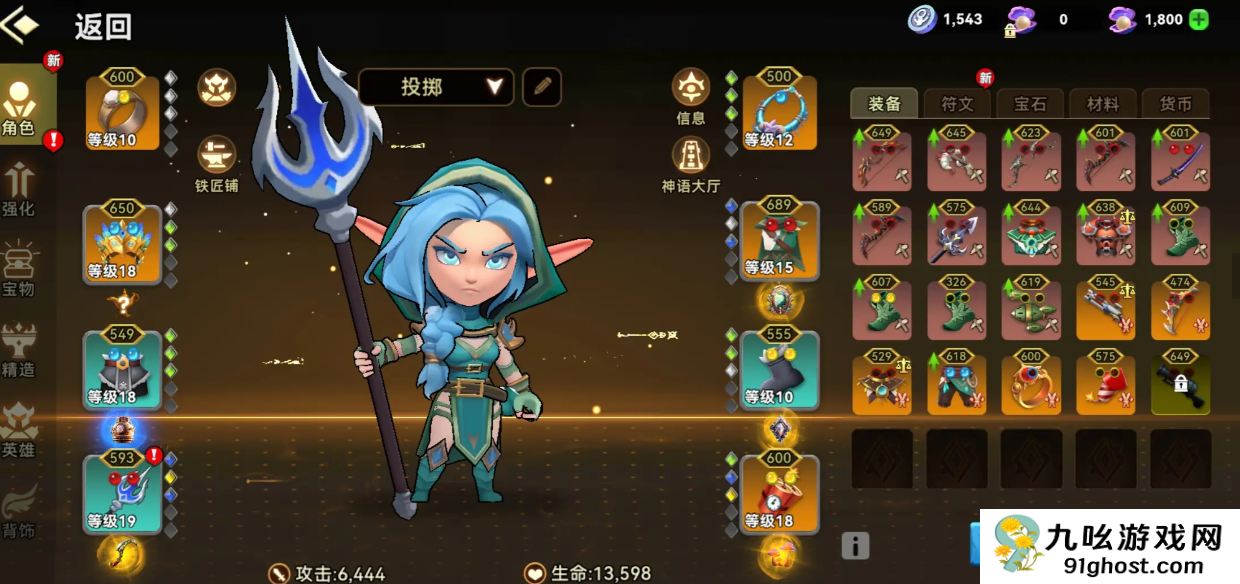
Task: Enter the 神语大厅 hall
Action: point(691,163)
